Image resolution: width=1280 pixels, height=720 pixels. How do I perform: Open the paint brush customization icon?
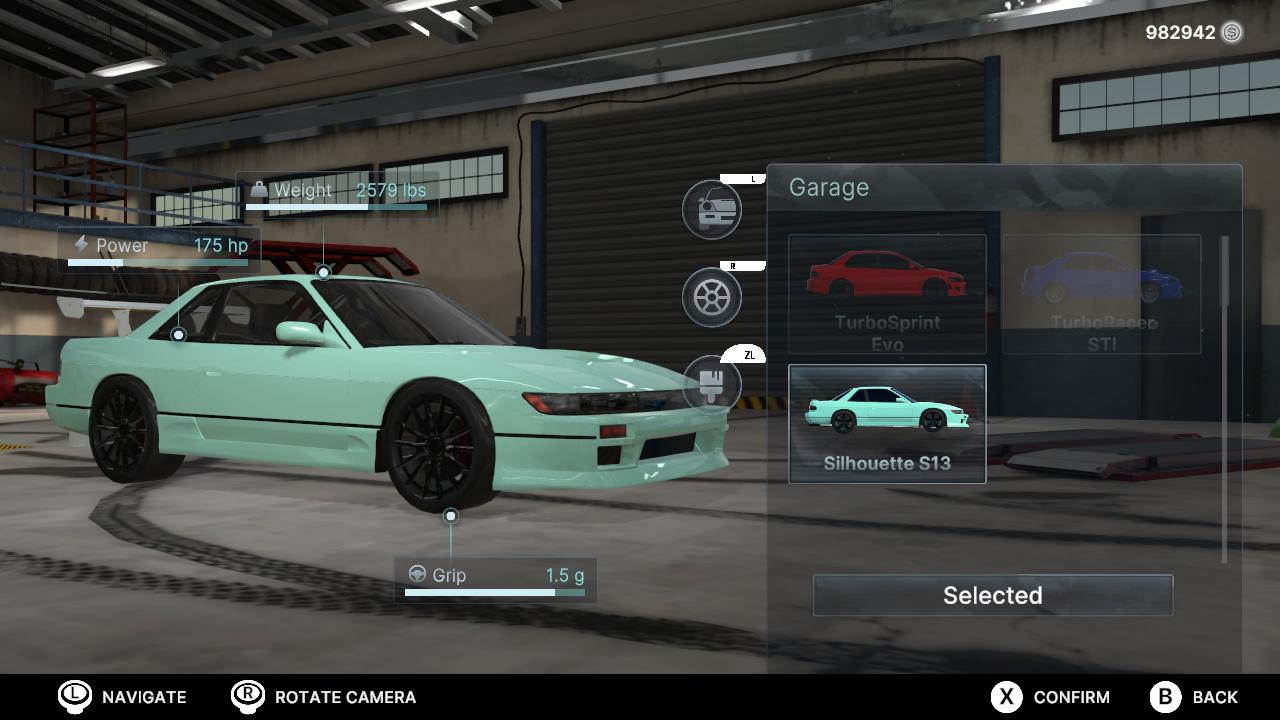(x=712, y=382)
